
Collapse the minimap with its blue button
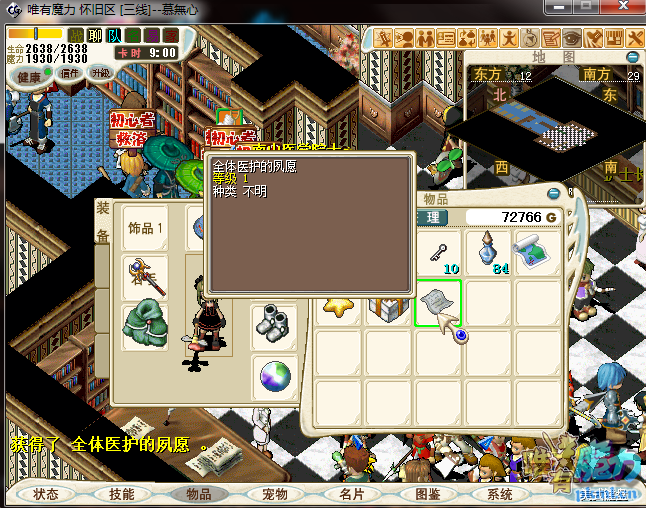[x=632, y=57]
